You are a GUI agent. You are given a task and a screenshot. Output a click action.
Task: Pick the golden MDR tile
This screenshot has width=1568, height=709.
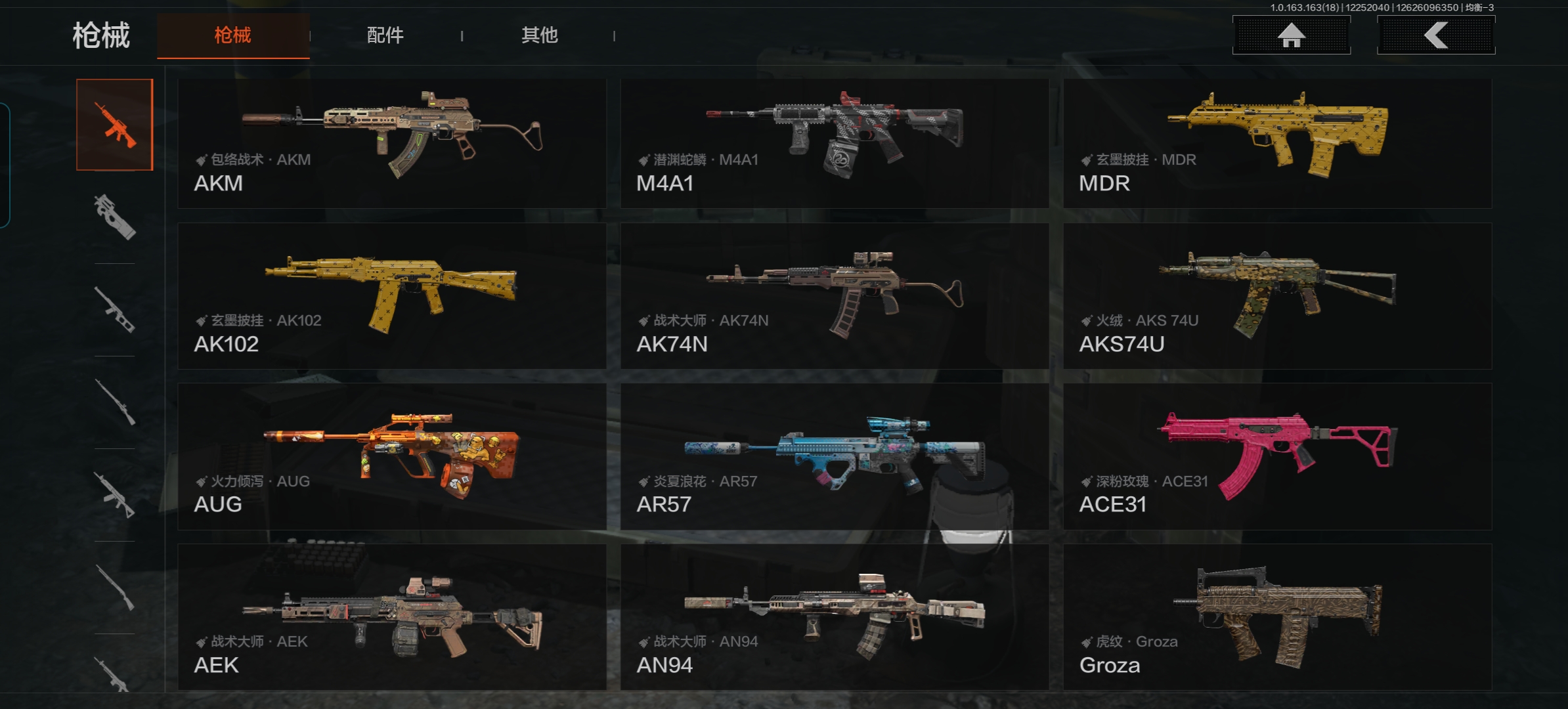(1277, 144)
